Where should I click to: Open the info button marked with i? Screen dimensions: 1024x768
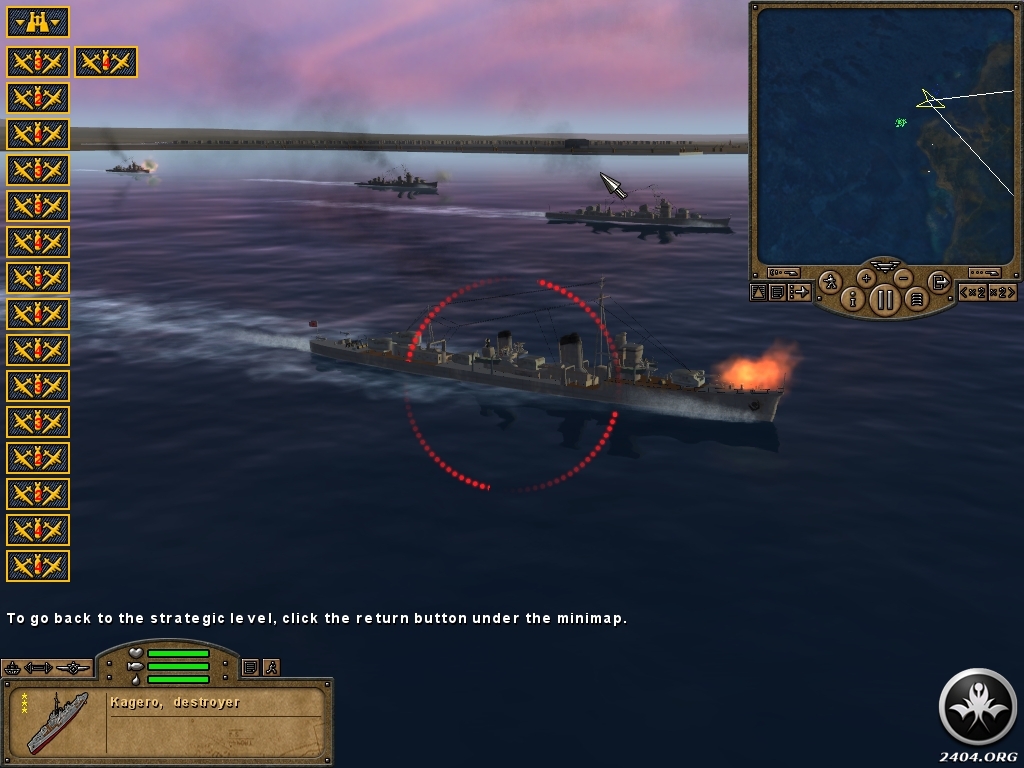point(854,298)
